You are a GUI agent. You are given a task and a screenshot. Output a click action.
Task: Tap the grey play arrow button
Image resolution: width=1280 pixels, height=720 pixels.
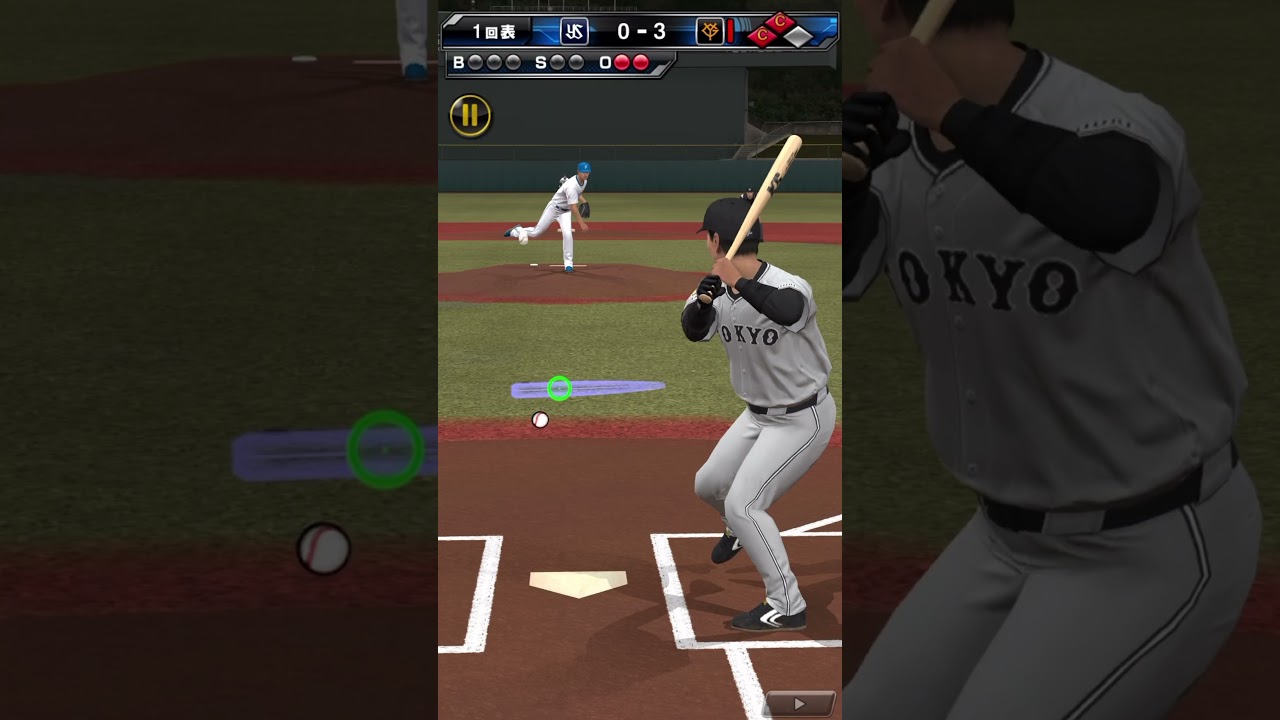pos(799,704)
